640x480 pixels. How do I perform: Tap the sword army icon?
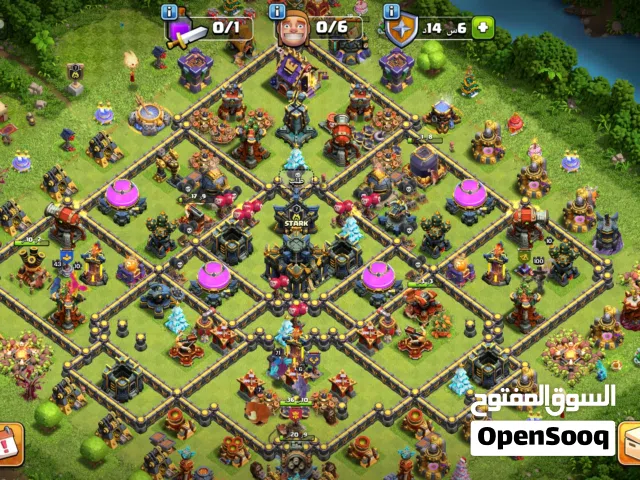[182, 31]
